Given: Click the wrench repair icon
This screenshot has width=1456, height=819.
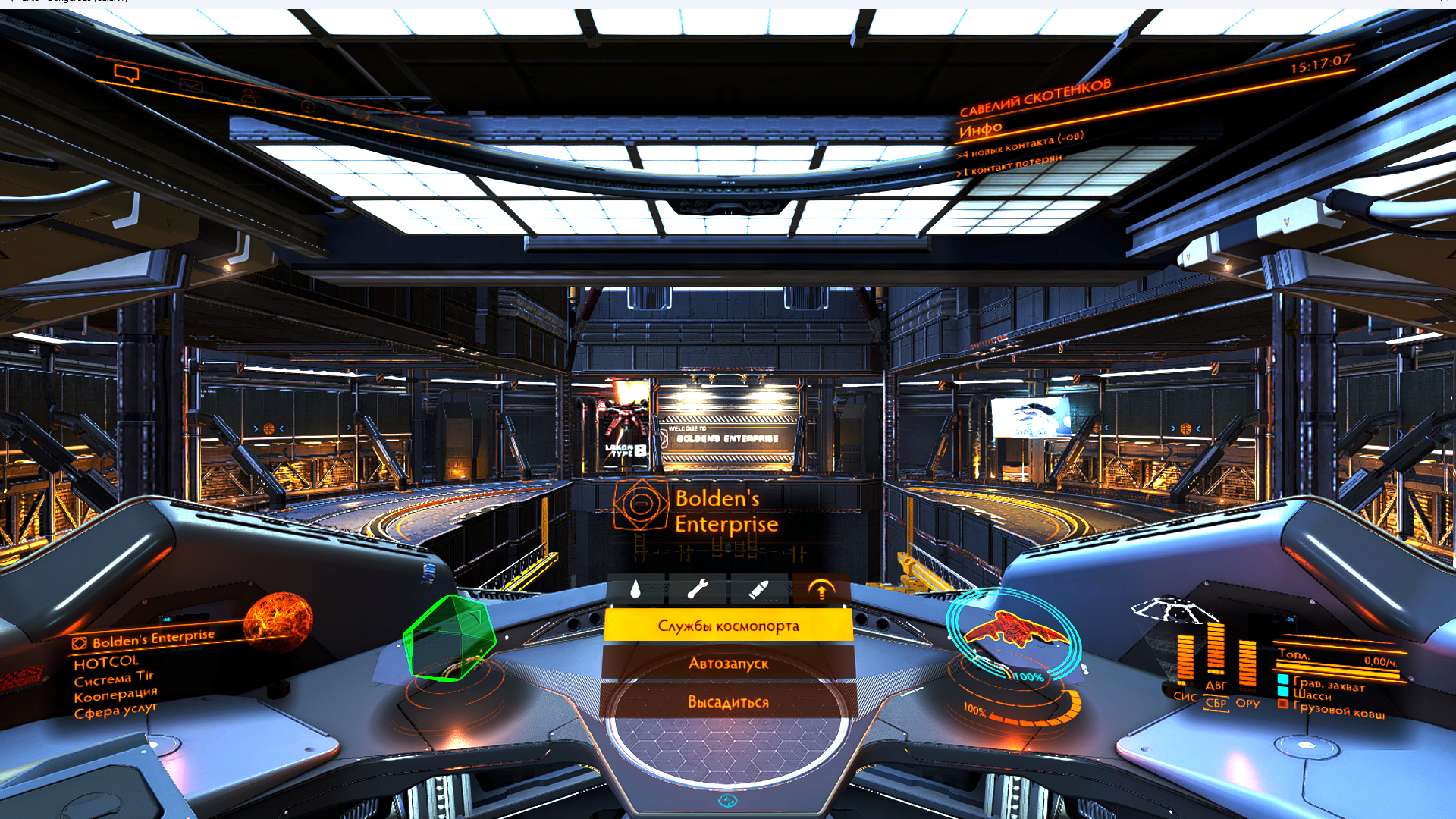Looking at the screenshot, I should click(697, 589).
